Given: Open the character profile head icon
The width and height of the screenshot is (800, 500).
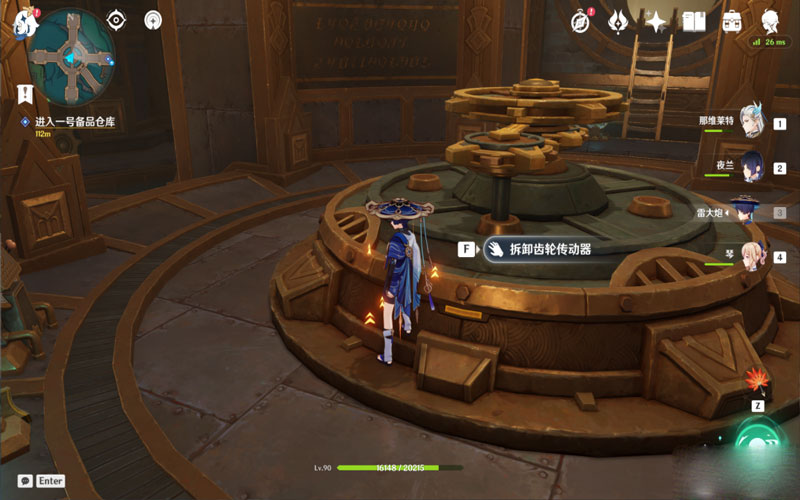Looking at the screenshot, I should coord(770,21).
